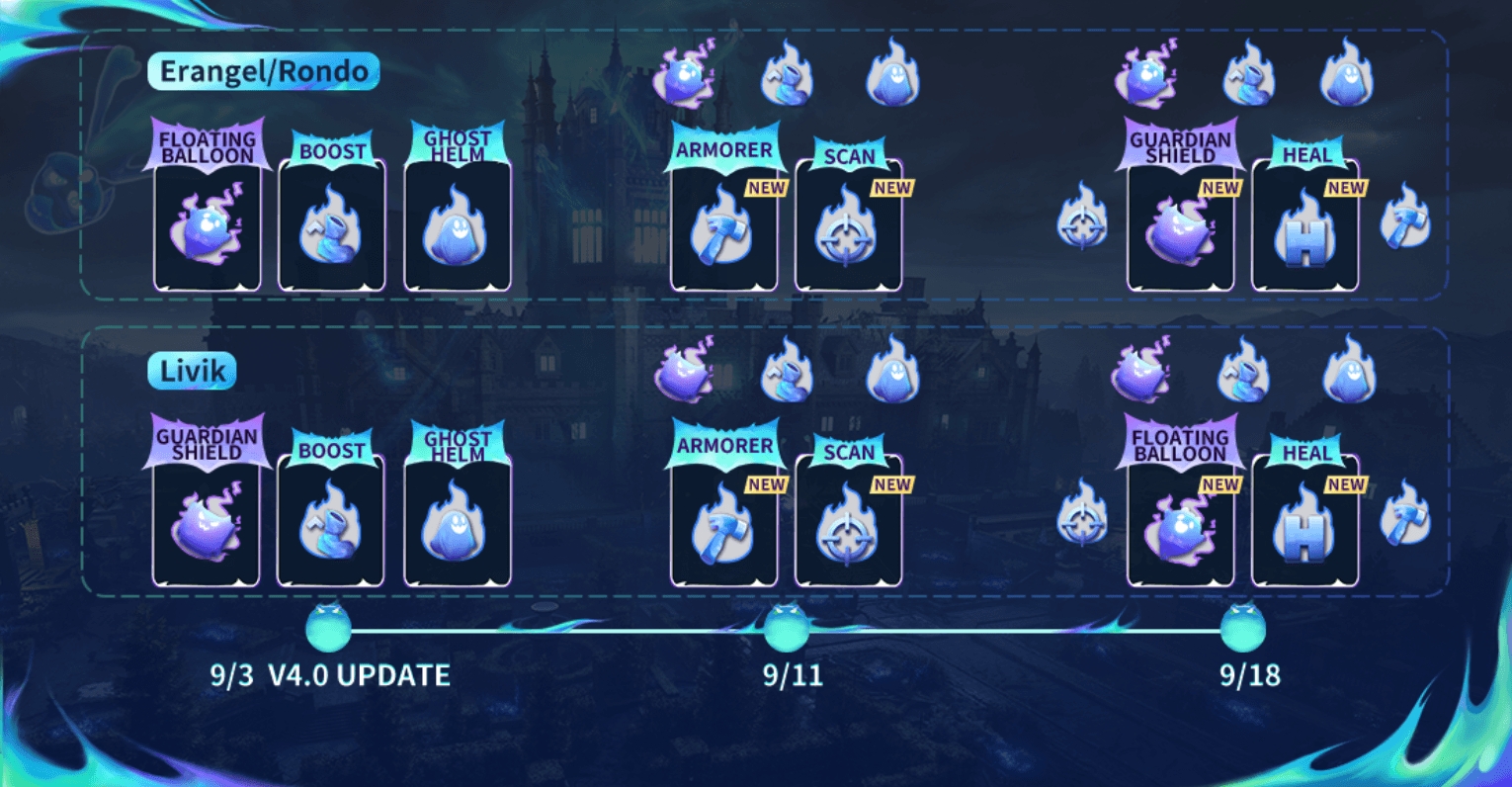Jump to the 9/11 timeline marker

pos(787,627)
